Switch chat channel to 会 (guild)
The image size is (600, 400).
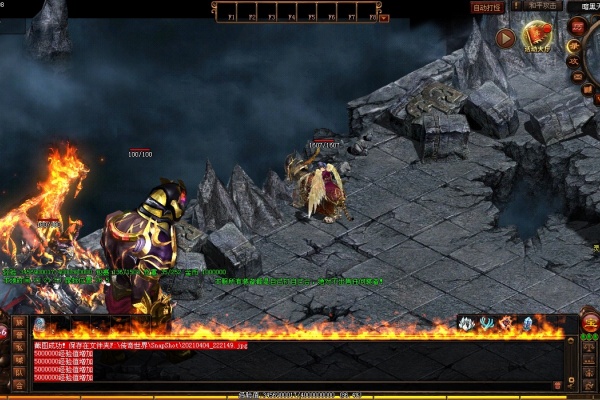point(19,385)
